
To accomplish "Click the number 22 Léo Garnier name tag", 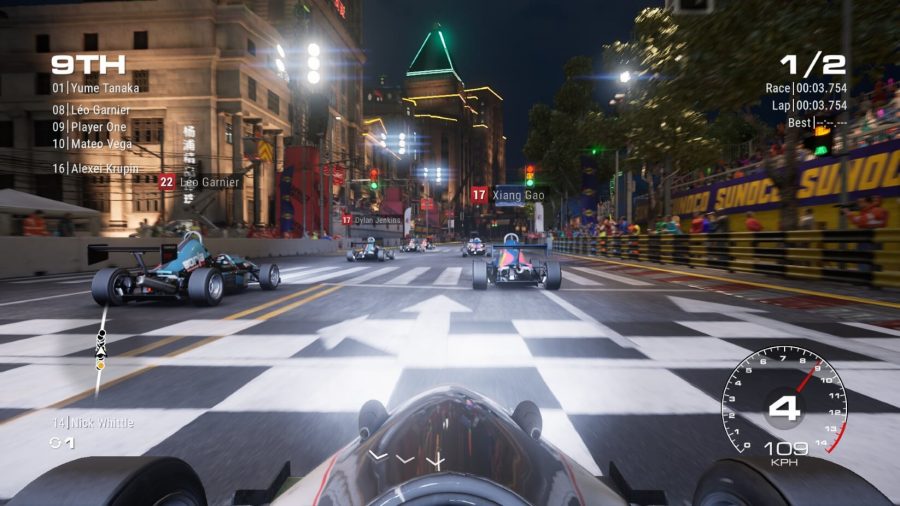I will [x=200, y=182].
